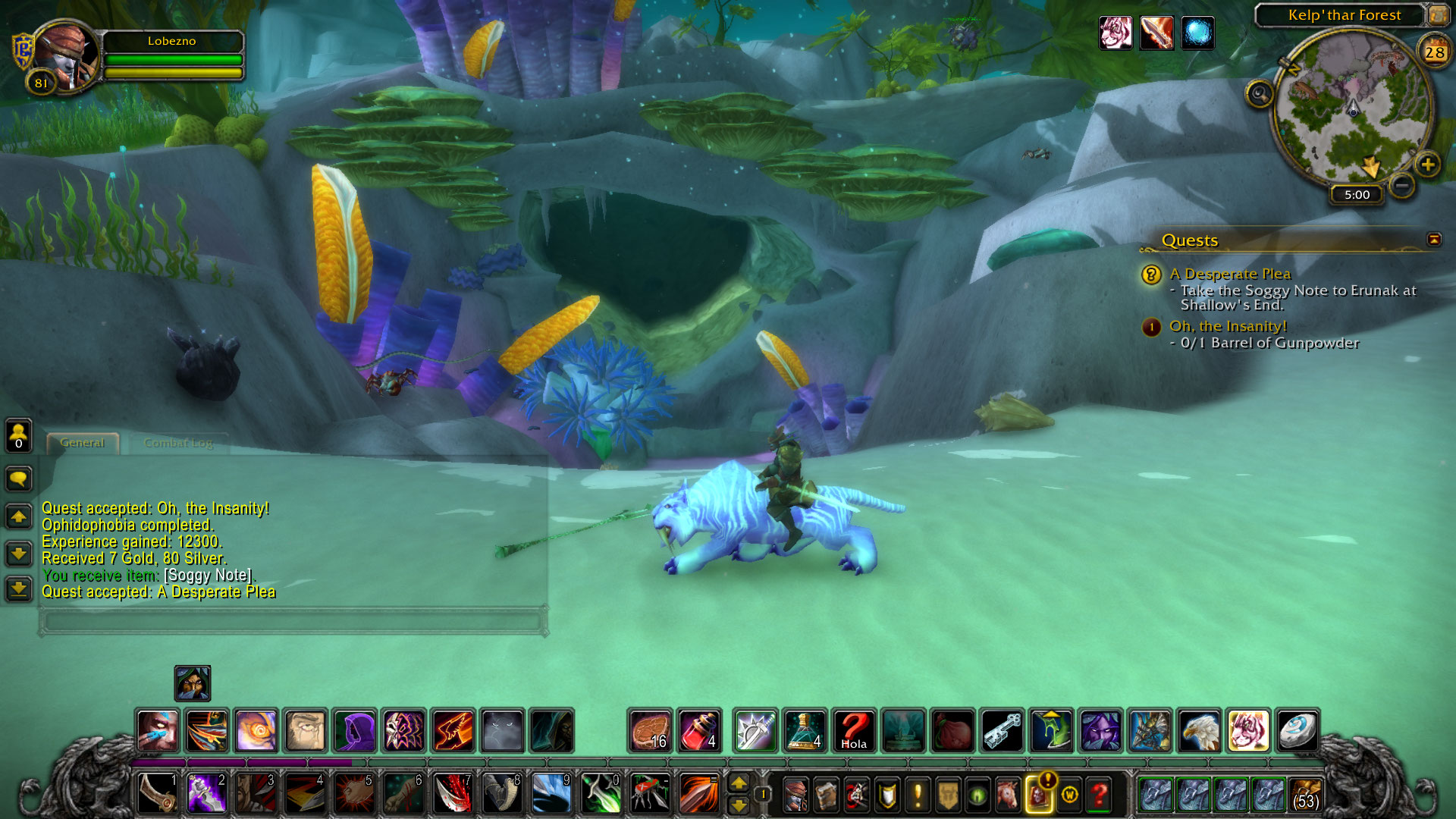Zoom out the minimap with minus button

pyautogui.click(x=1402, y=185)
